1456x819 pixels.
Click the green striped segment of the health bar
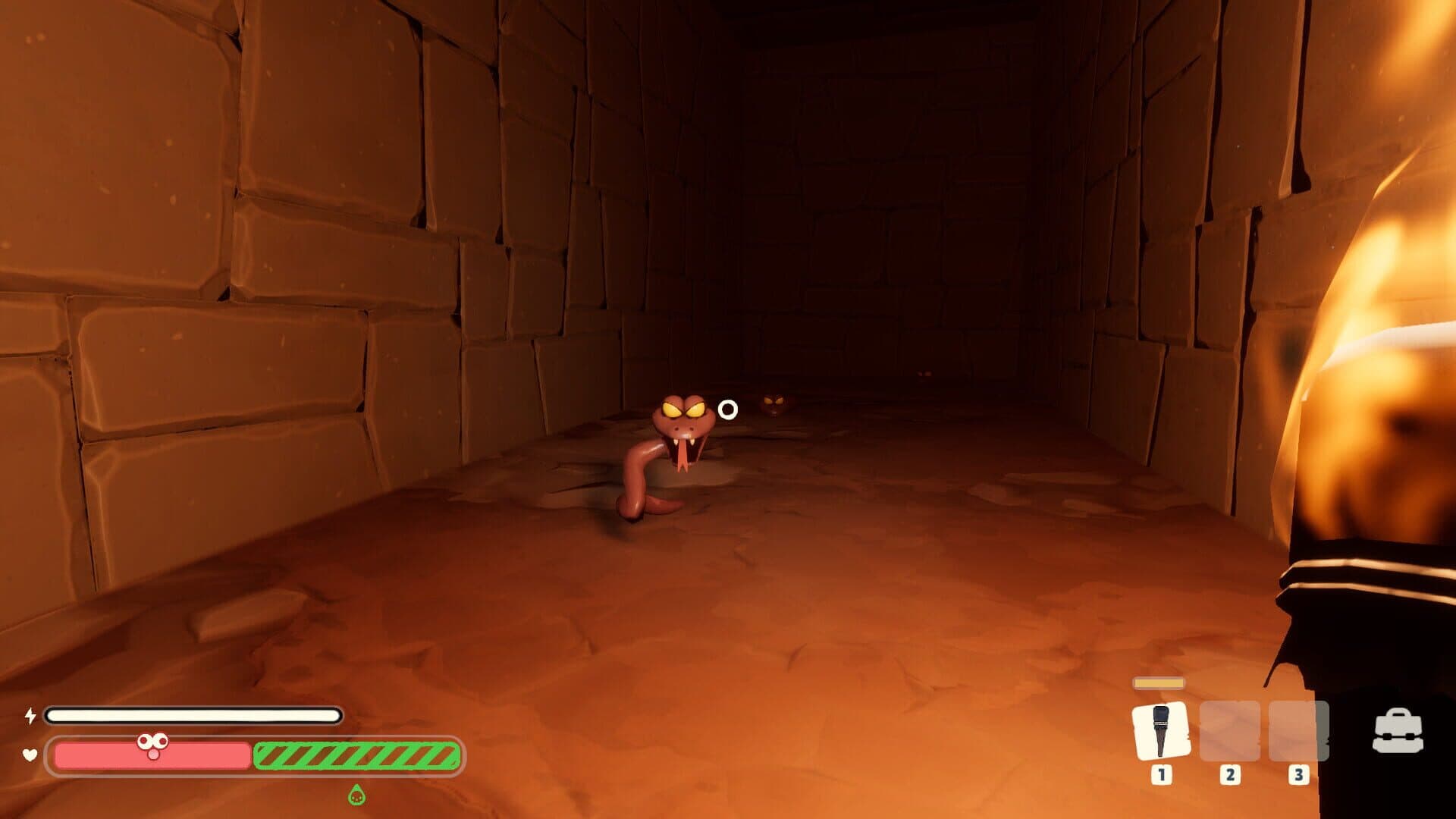(356, 755)
